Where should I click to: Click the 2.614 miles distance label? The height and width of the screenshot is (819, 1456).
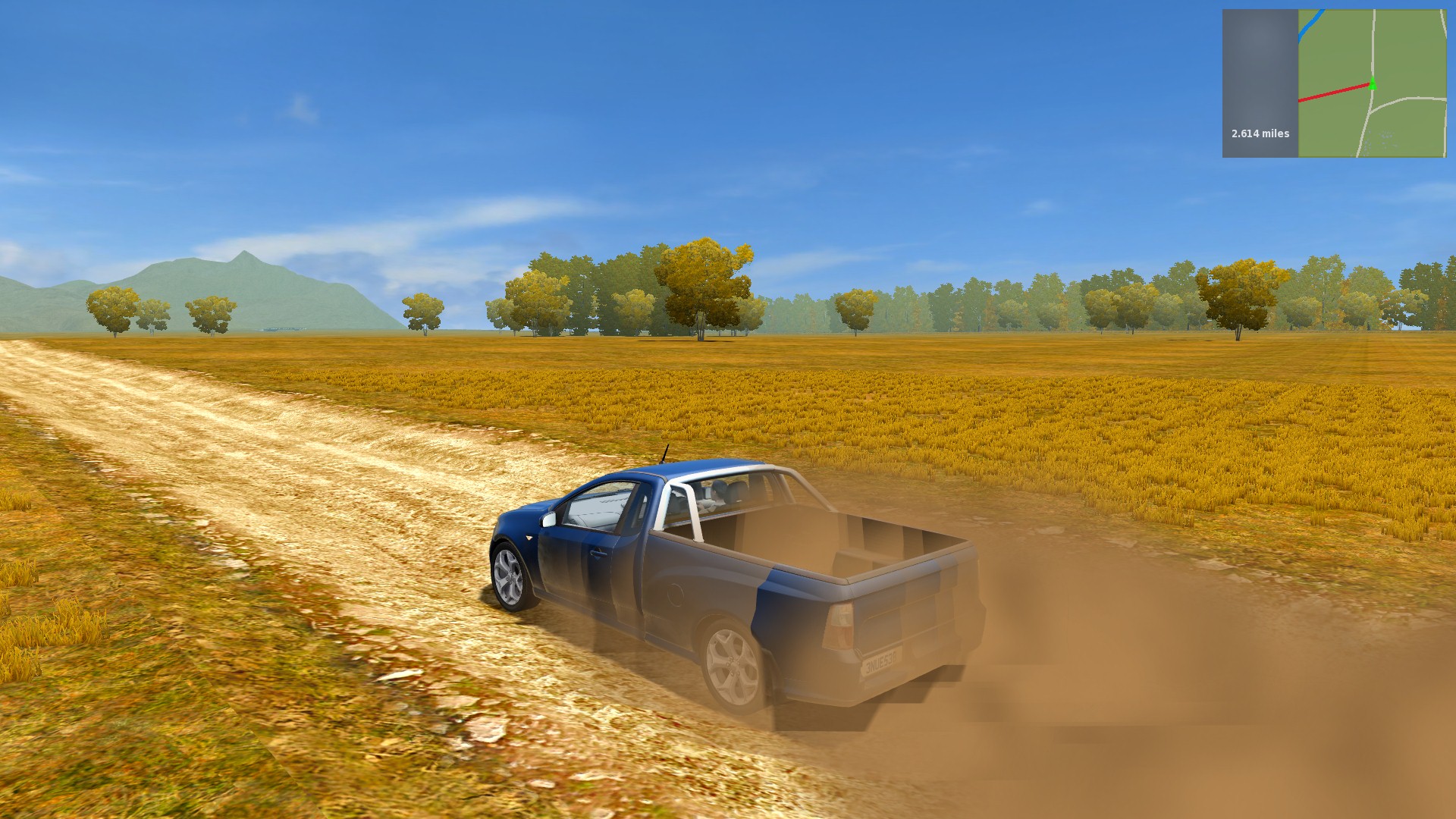(1261, 133)
